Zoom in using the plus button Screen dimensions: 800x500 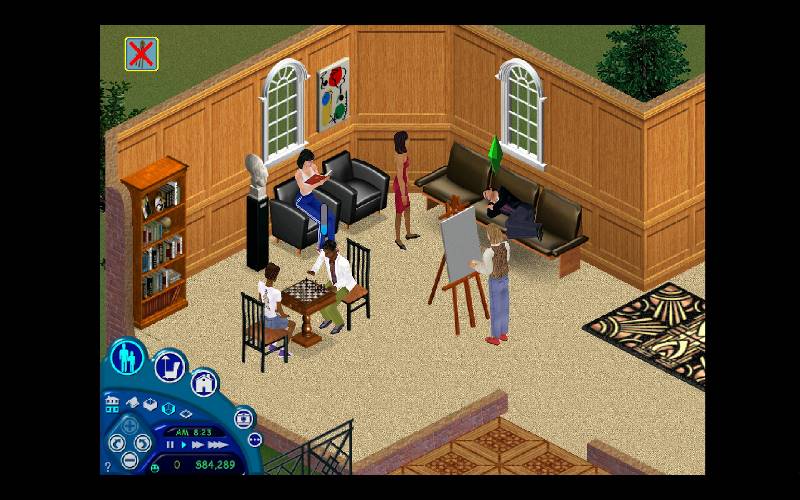point(129,424)
